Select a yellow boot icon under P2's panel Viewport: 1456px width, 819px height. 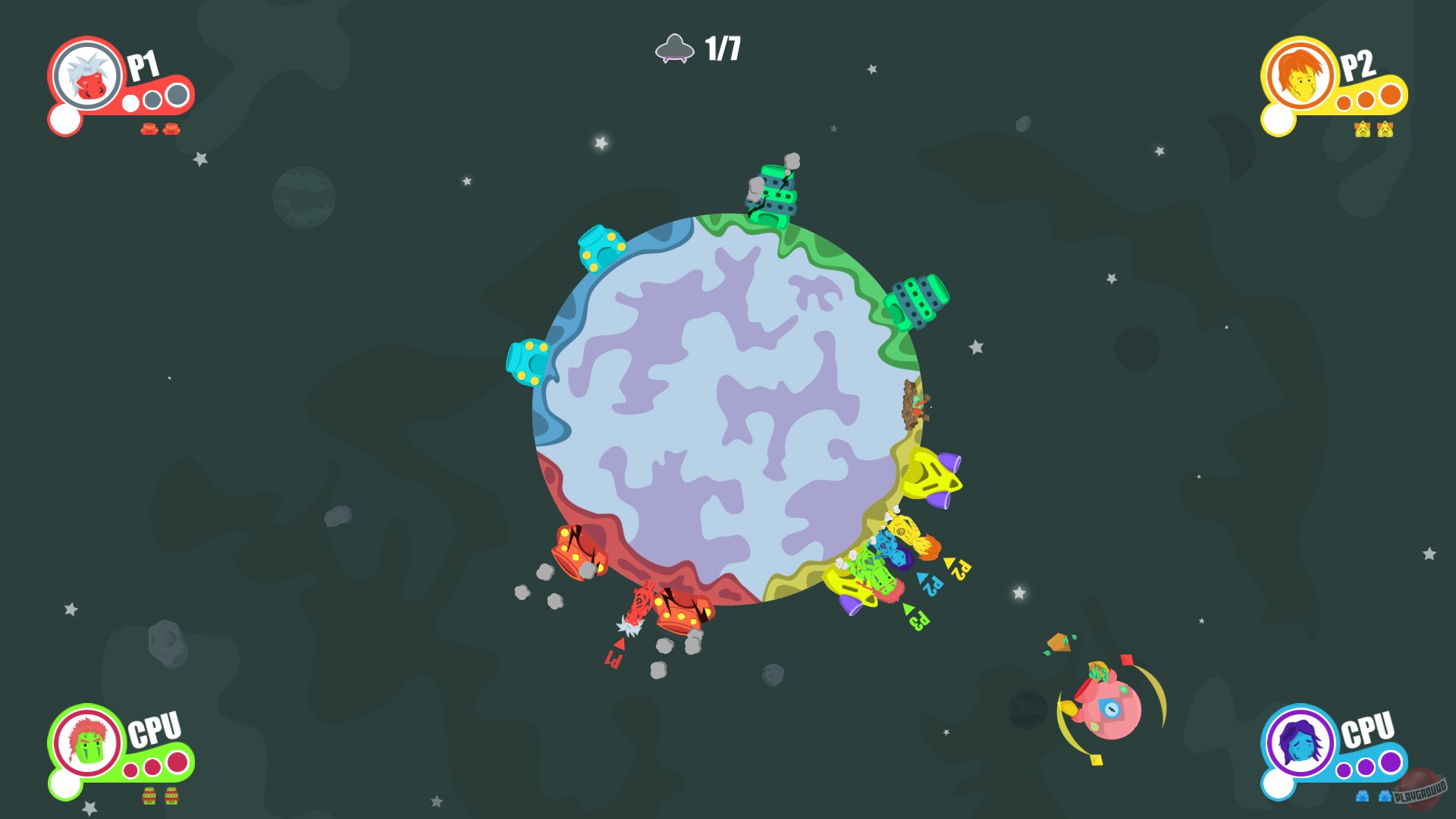point(1363,130)
